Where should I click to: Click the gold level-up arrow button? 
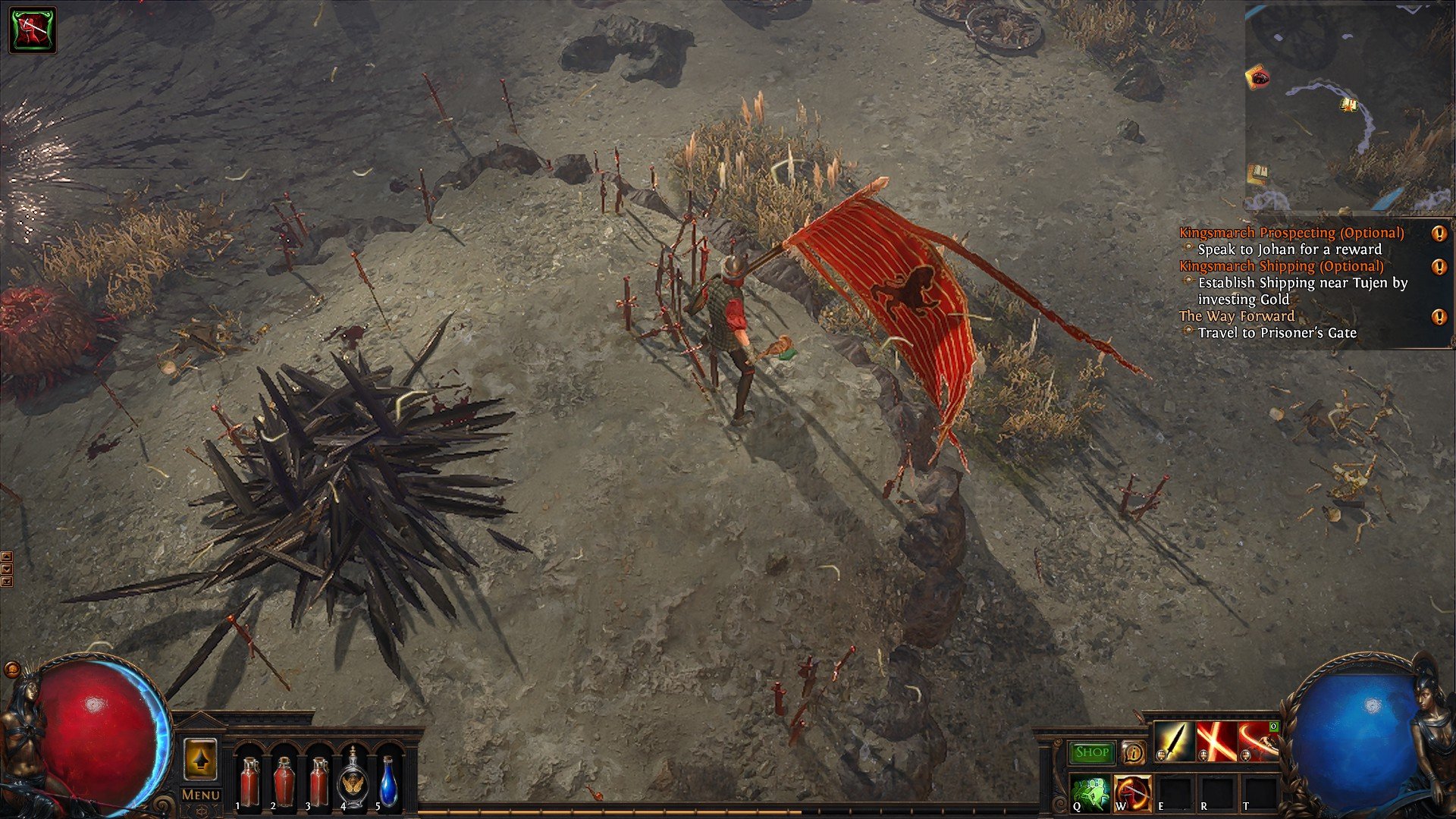pos(200,758)
